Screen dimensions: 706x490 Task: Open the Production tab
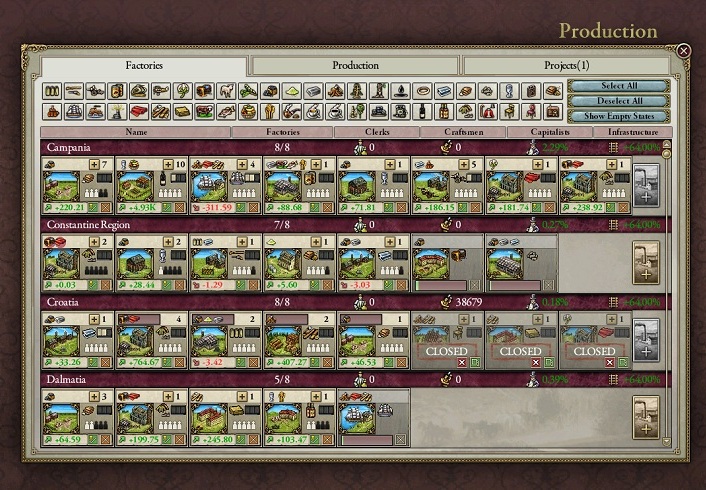[x=355, y=66]
